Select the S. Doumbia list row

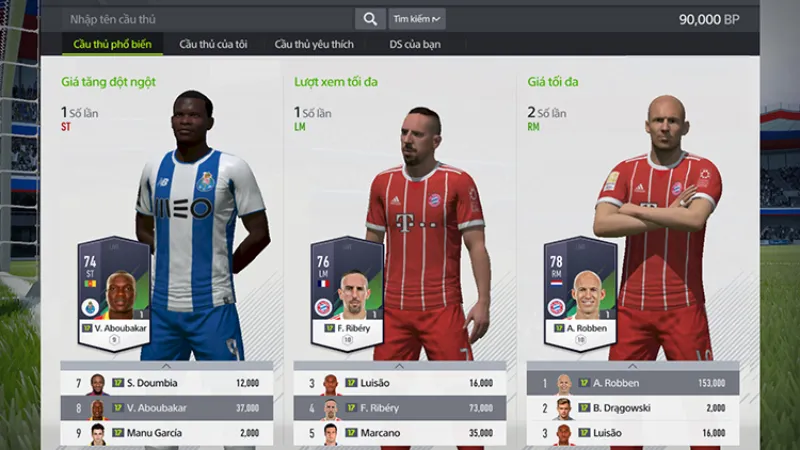pos(166,382)
